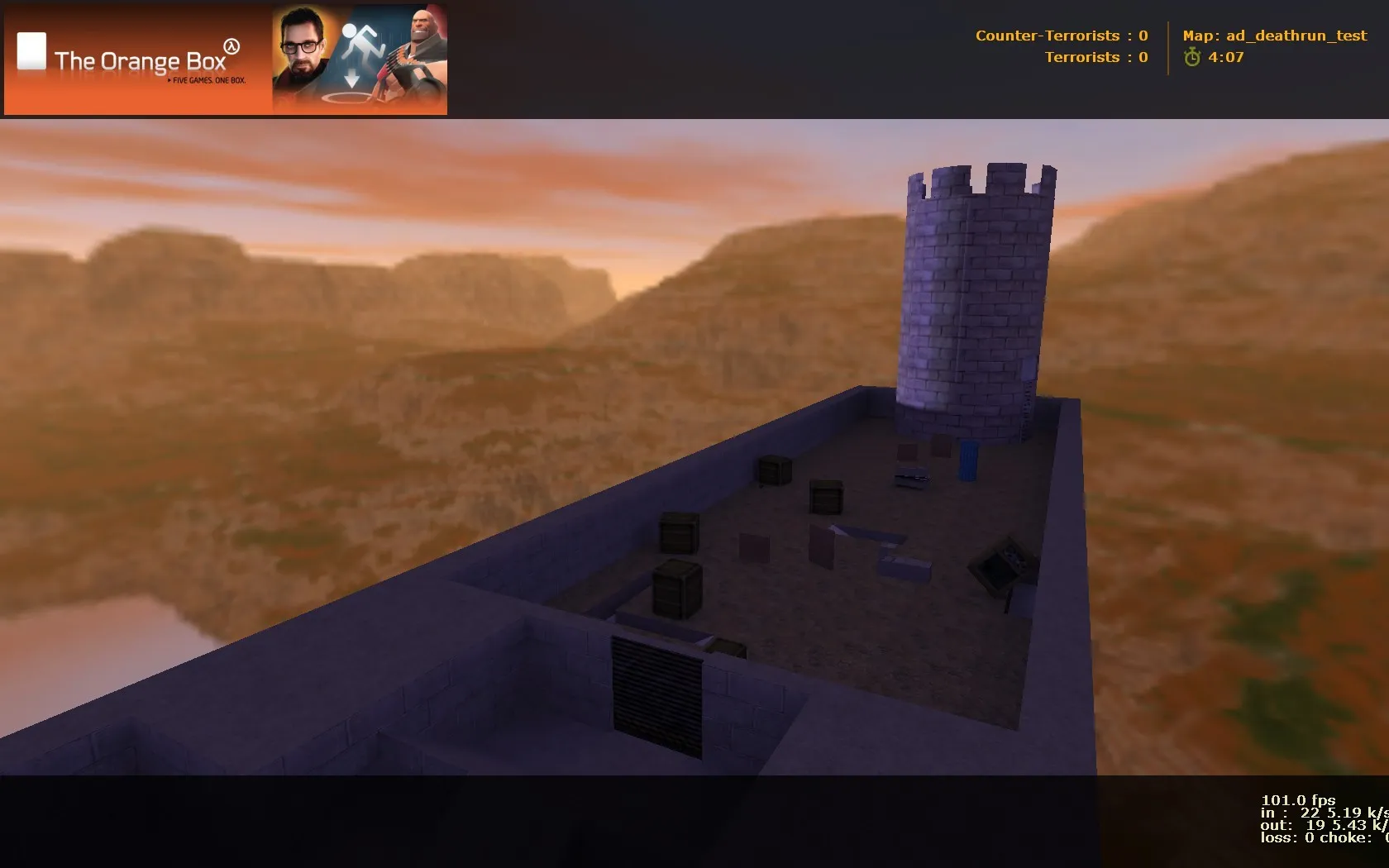The image size is (1389, 868).
Task: Select the Counter-Terrorists score entry
Action: coord(1062,36)
